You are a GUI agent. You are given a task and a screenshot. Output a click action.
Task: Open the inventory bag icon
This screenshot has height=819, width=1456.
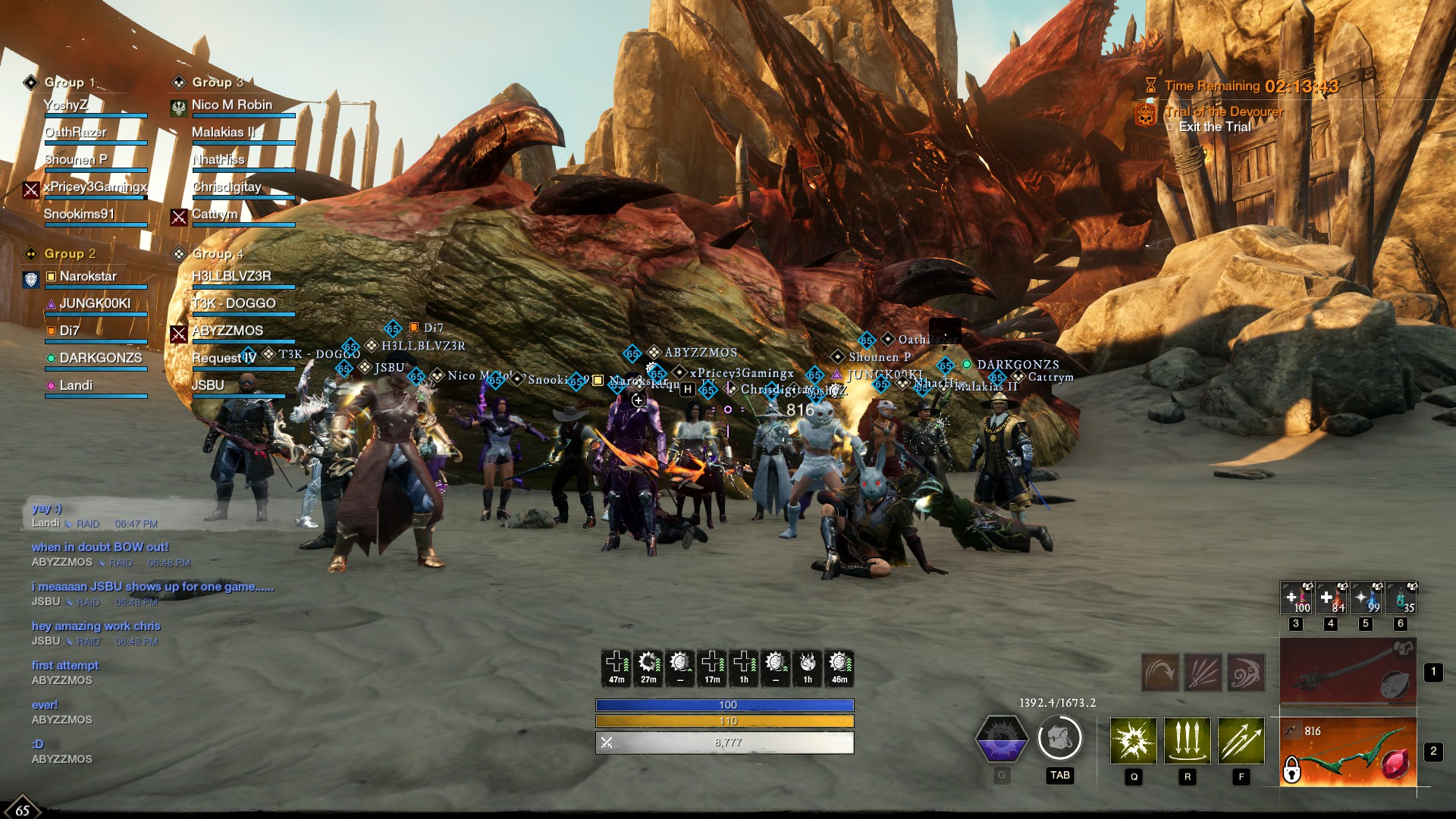[1059, 738]
